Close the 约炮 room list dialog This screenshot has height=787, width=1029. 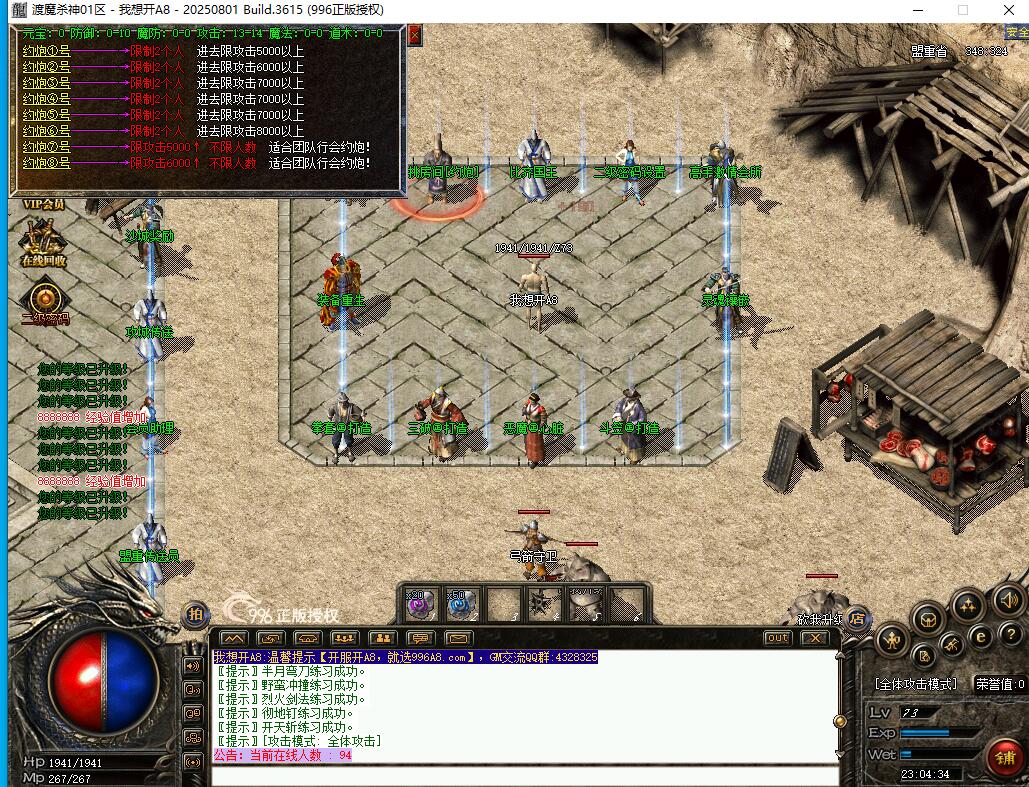click(x=414, y=34)
